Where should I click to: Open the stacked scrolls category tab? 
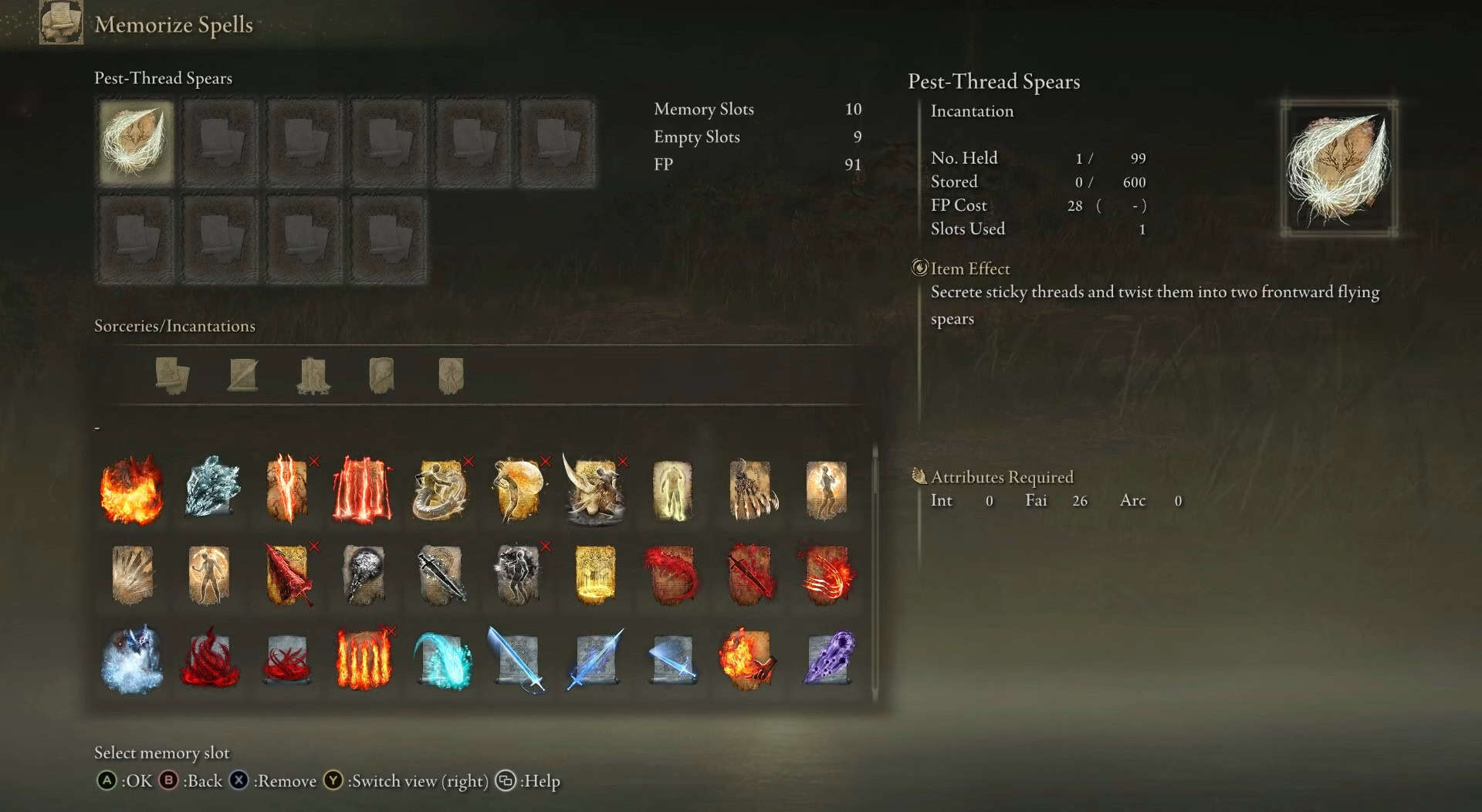[x=172, y=376]
